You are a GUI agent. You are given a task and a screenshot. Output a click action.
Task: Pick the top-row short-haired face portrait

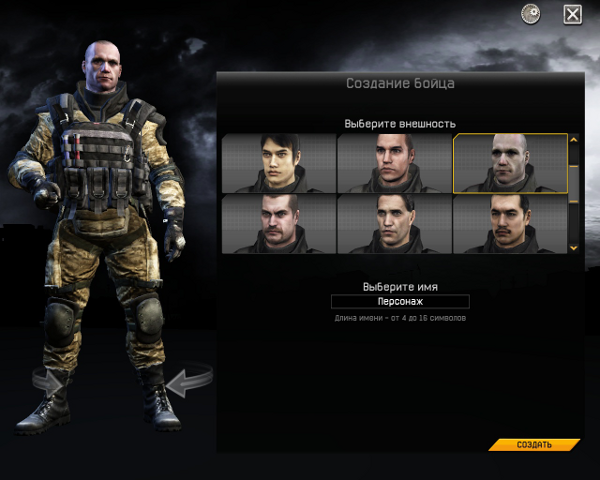coord(394,163)
